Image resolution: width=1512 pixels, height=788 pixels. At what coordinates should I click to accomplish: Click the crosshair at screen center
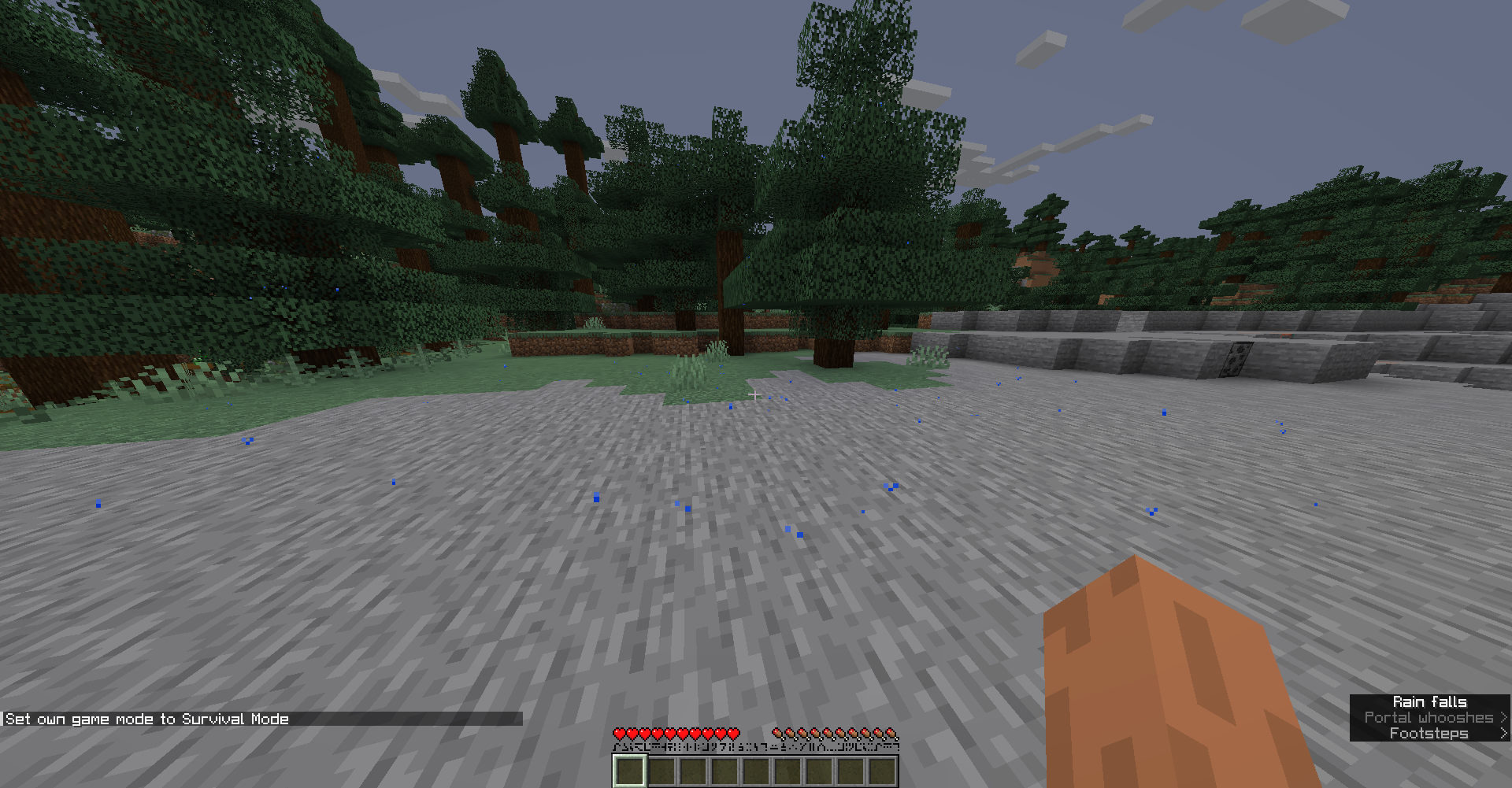click(756, 394)
